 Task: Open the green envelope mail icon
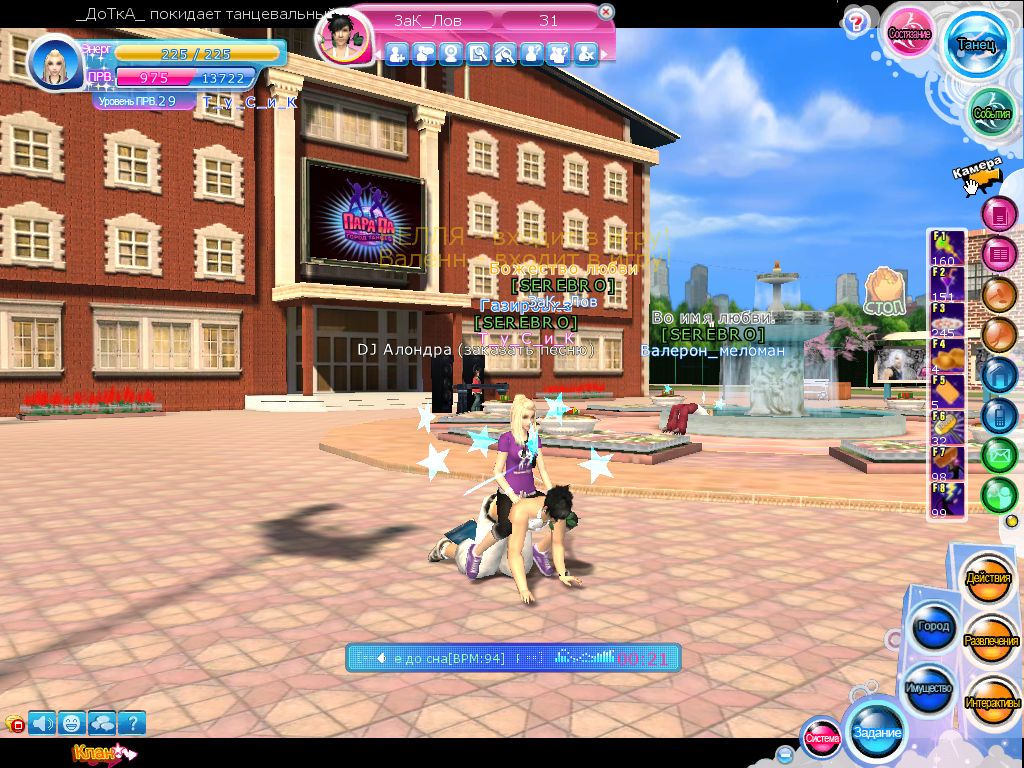click(x=998, y=455)
